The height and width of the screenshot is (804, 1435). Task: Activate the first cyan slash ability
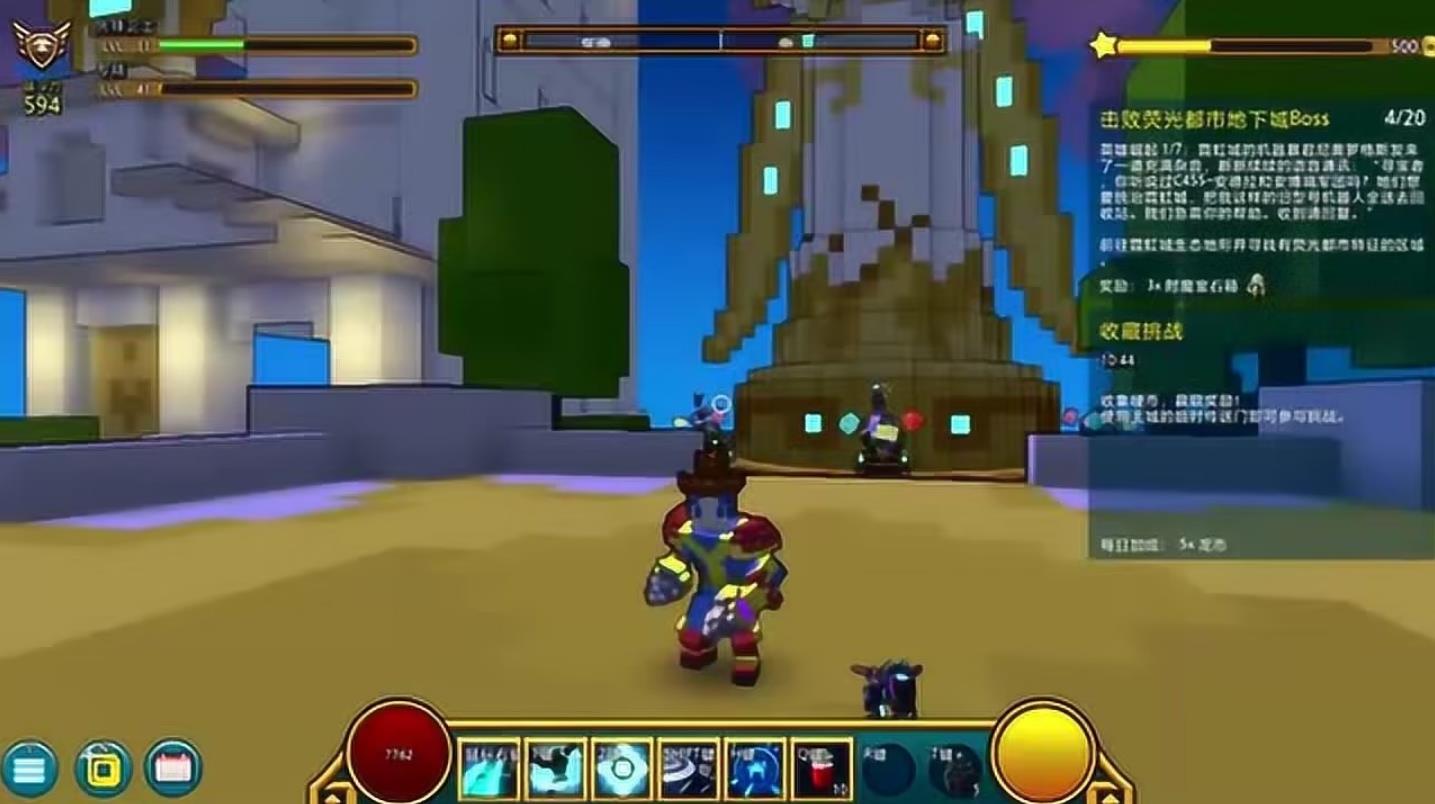pyautogui.click(x=489, y=770)
